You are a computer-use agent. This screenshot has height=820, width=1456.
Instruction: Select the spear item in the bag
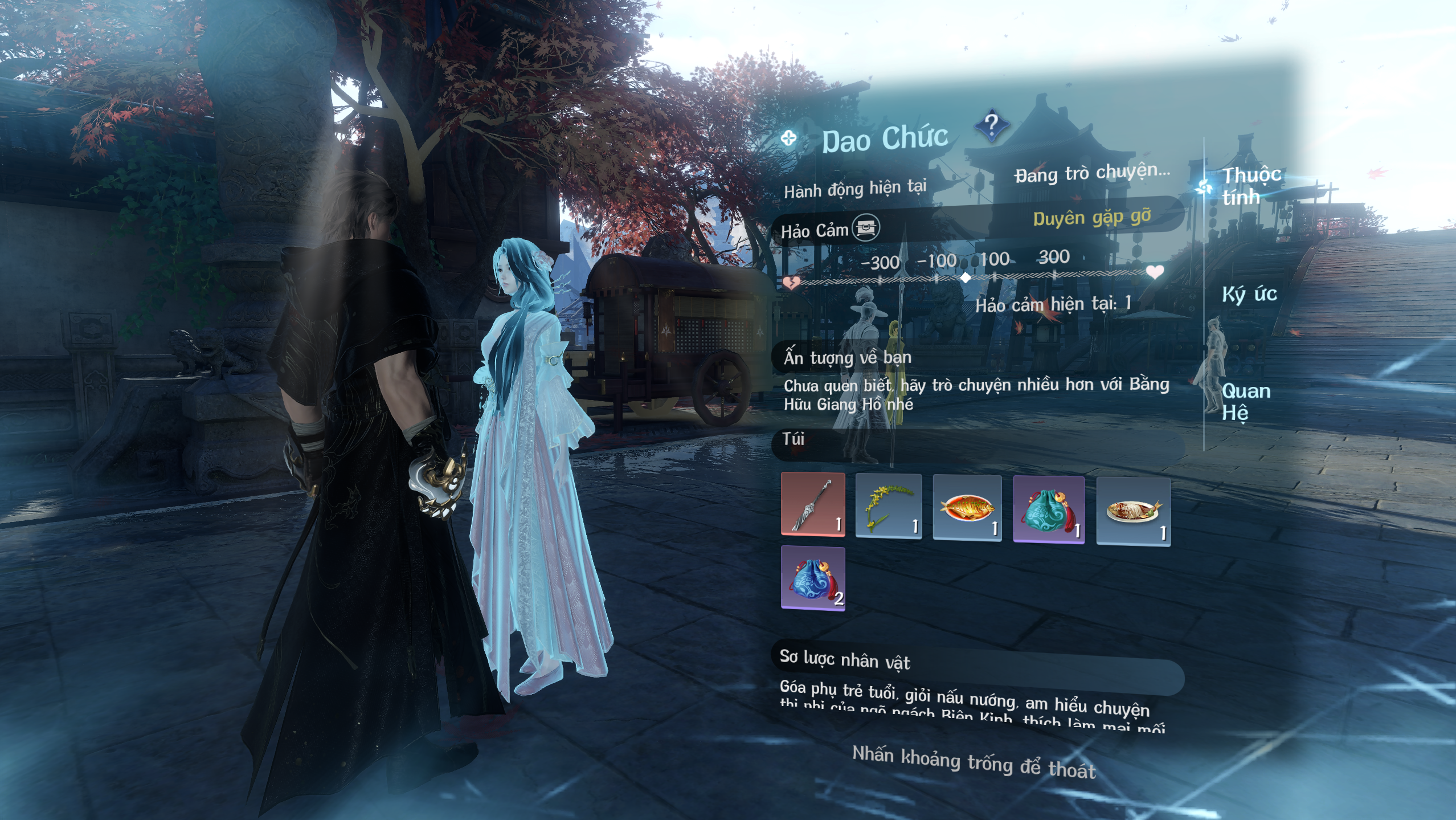point(813,504)
